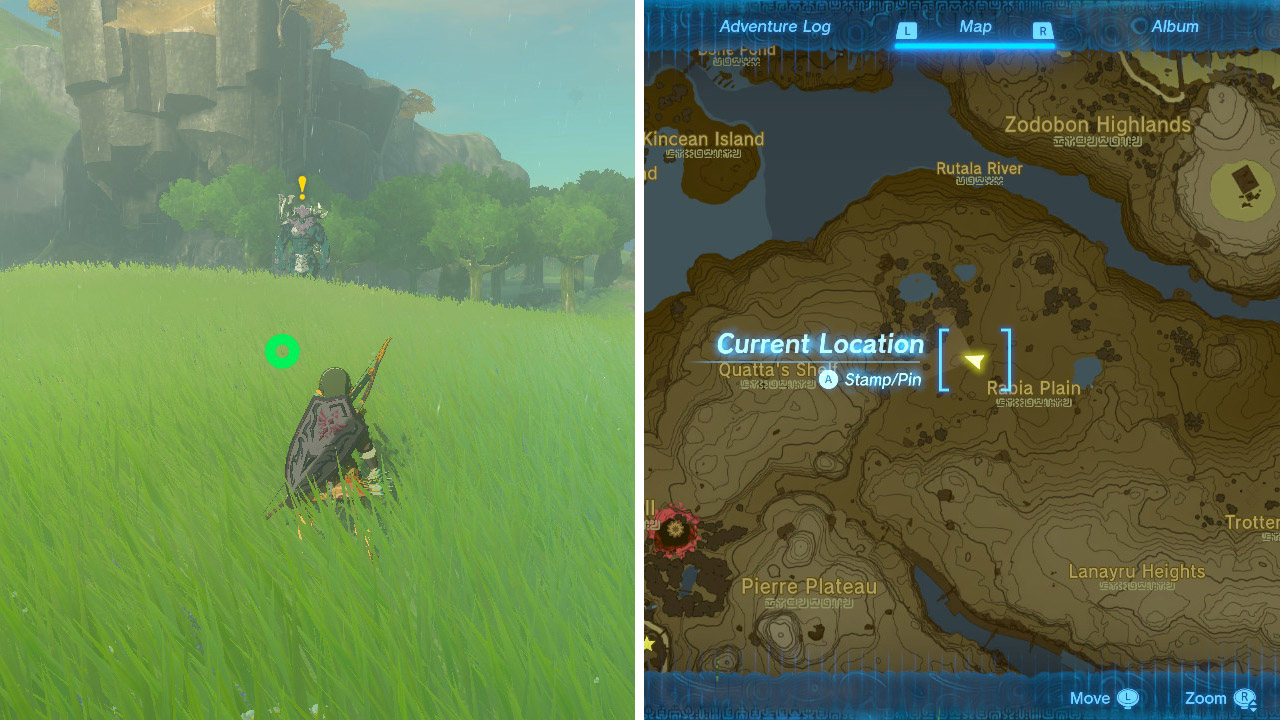This screenshot has width=1280, height=720.
Task: Click the A Stamp/Pin button icon
Action: [x=828, y=380]
